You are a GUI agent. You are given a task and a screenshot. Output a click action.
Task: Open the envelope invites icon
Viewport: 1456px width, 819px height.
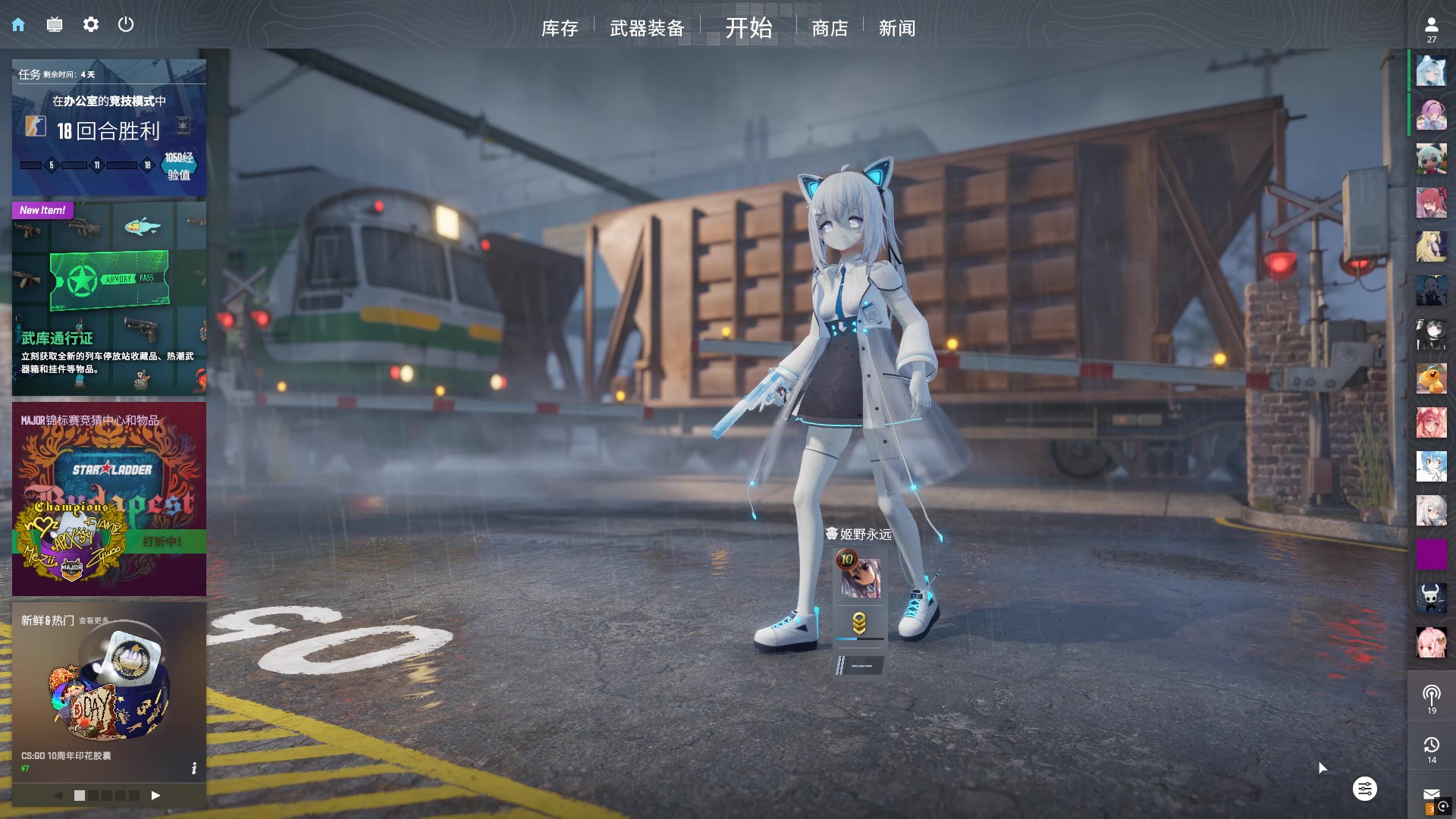tap(1431, 795)
